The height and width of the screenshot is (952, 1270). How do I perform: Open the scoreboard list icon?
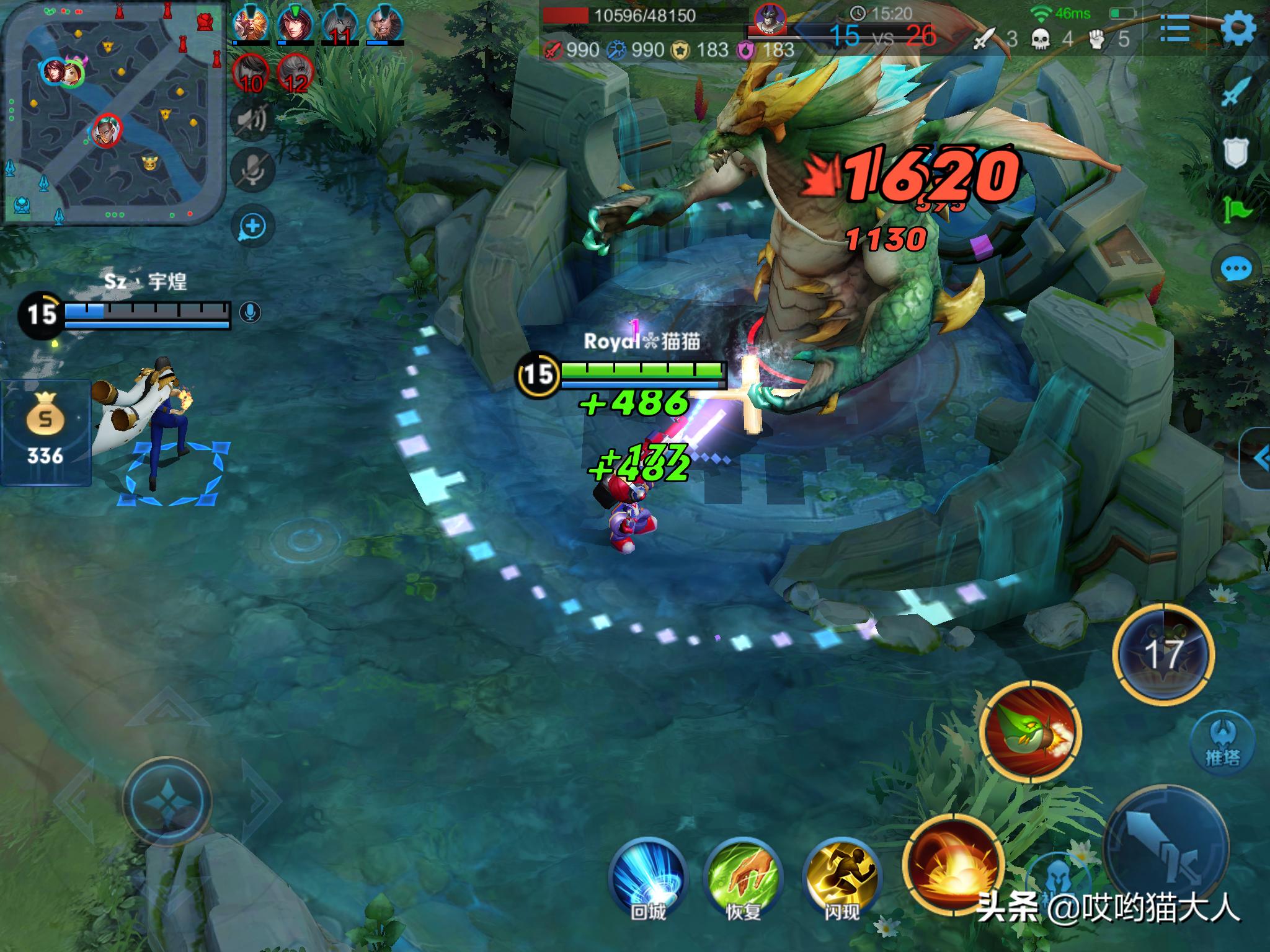[x=1174, y=28]
